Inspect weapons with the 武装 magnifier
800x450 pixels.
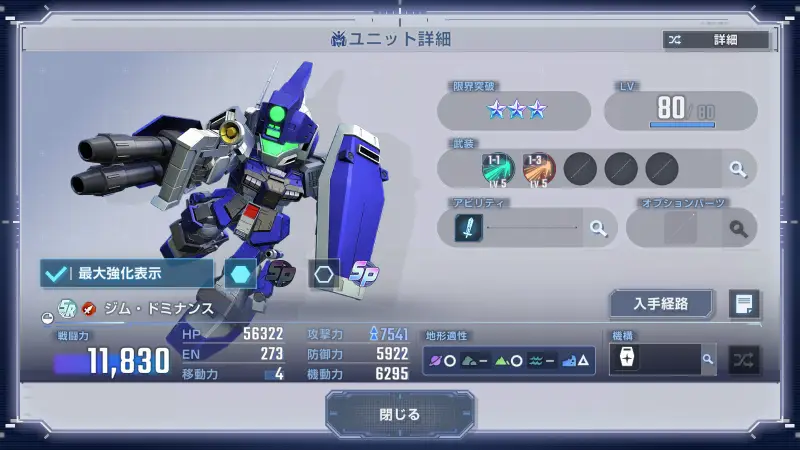[737, 169]
